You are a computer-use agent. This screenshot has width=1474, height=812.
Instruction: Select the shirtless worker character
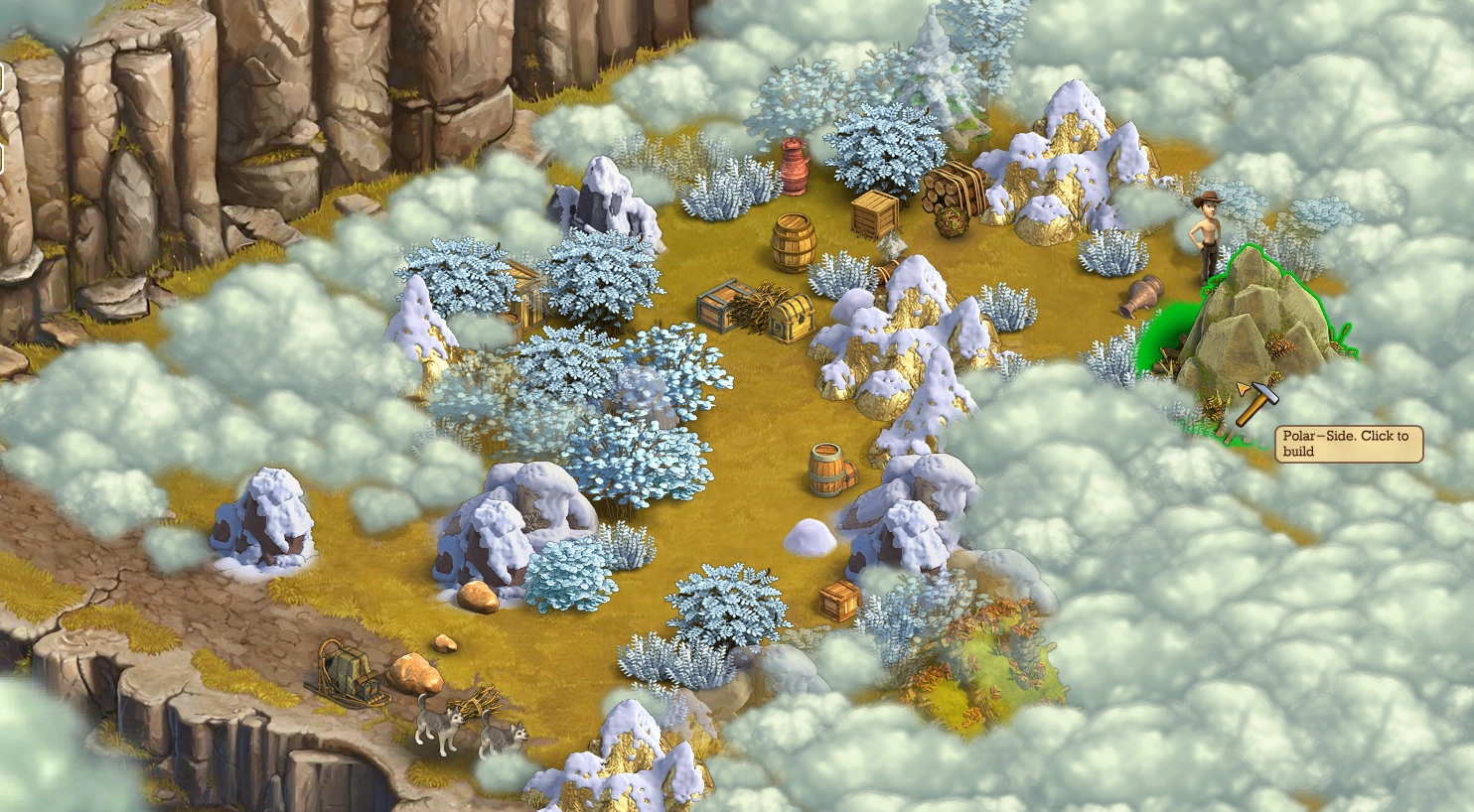click(x=1207, y=238)
